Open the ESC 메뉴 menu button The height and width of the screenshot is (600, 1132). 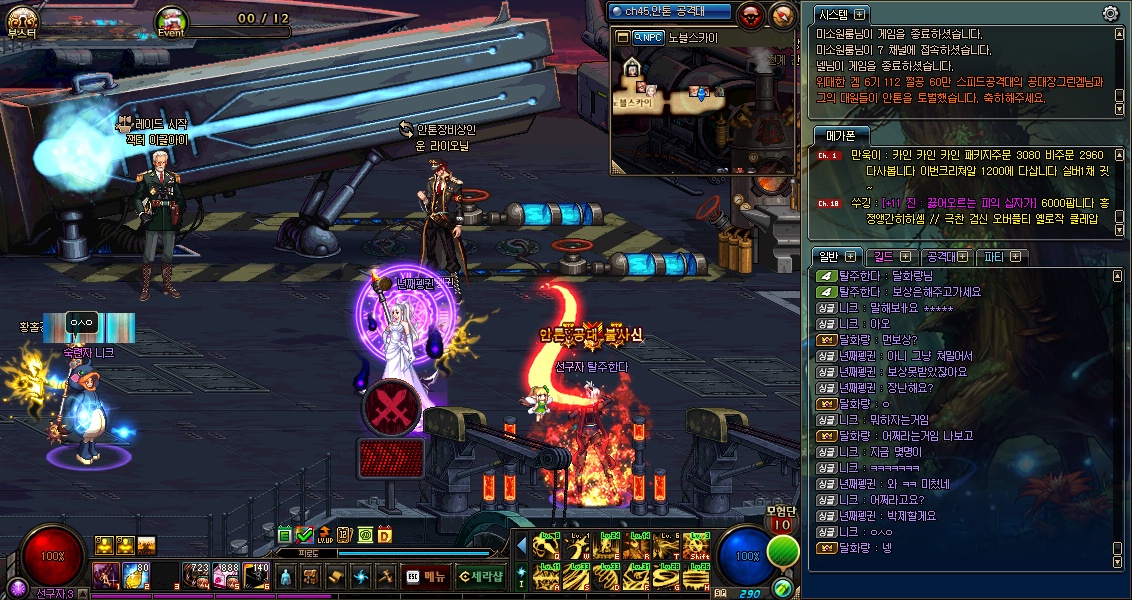click(x=426, y=576)
